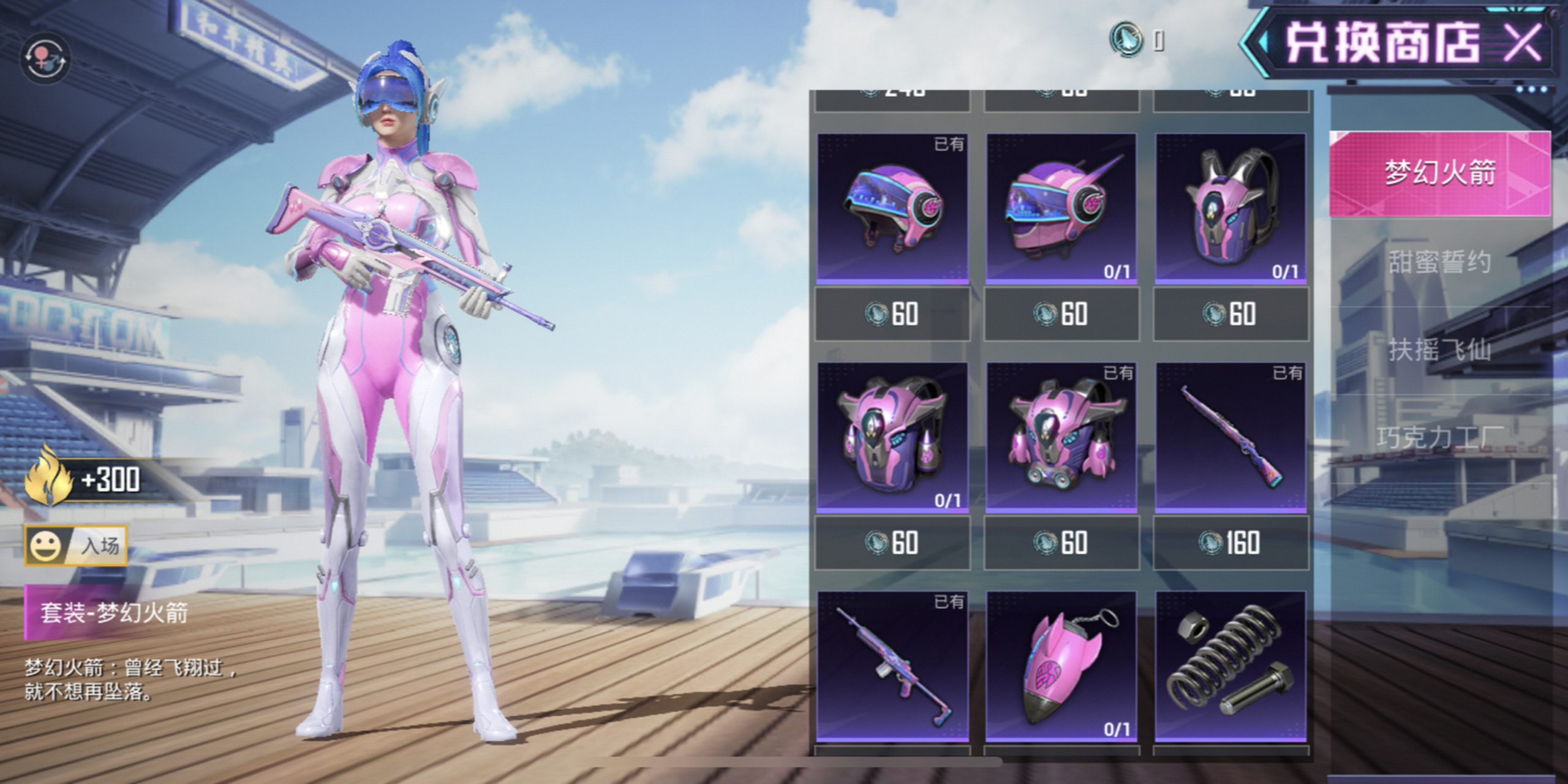1568x784 pixels.
Task: Play the 入场 entrance emote
Action: pos(76,545)
